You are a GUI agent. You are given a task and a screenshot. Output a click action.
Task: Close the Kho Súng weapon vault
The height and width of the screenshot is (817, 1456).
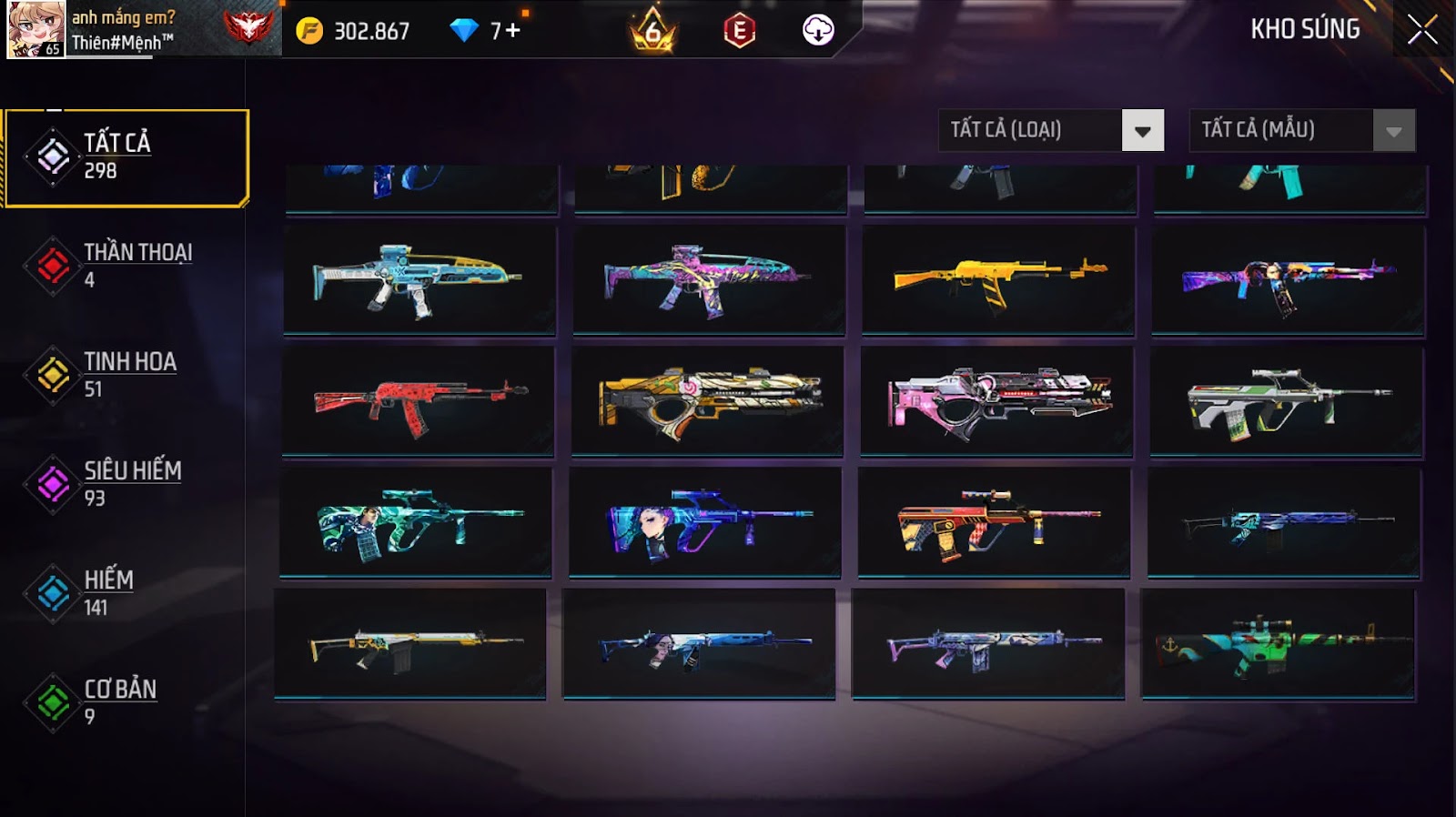pos(1422,30)
